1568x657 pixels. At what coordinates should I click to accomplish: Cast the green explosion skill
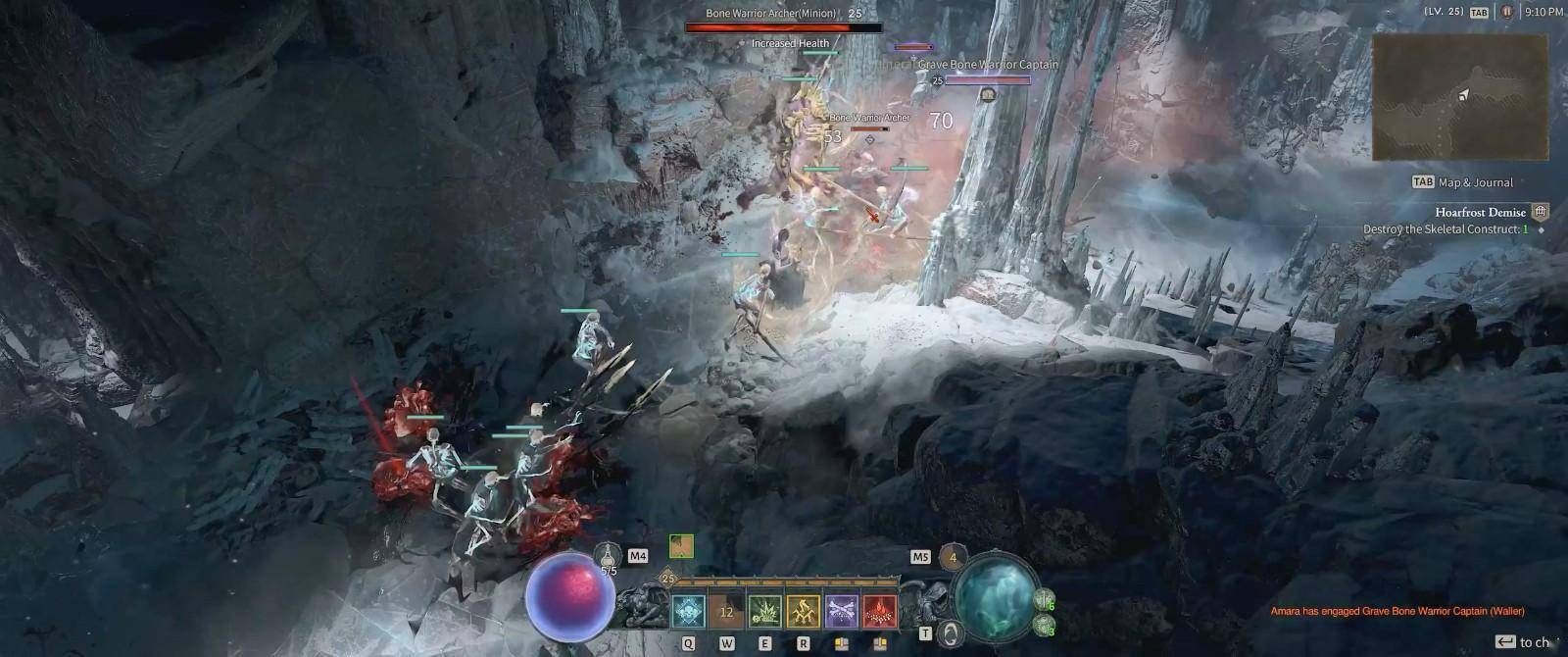[765, 612]
